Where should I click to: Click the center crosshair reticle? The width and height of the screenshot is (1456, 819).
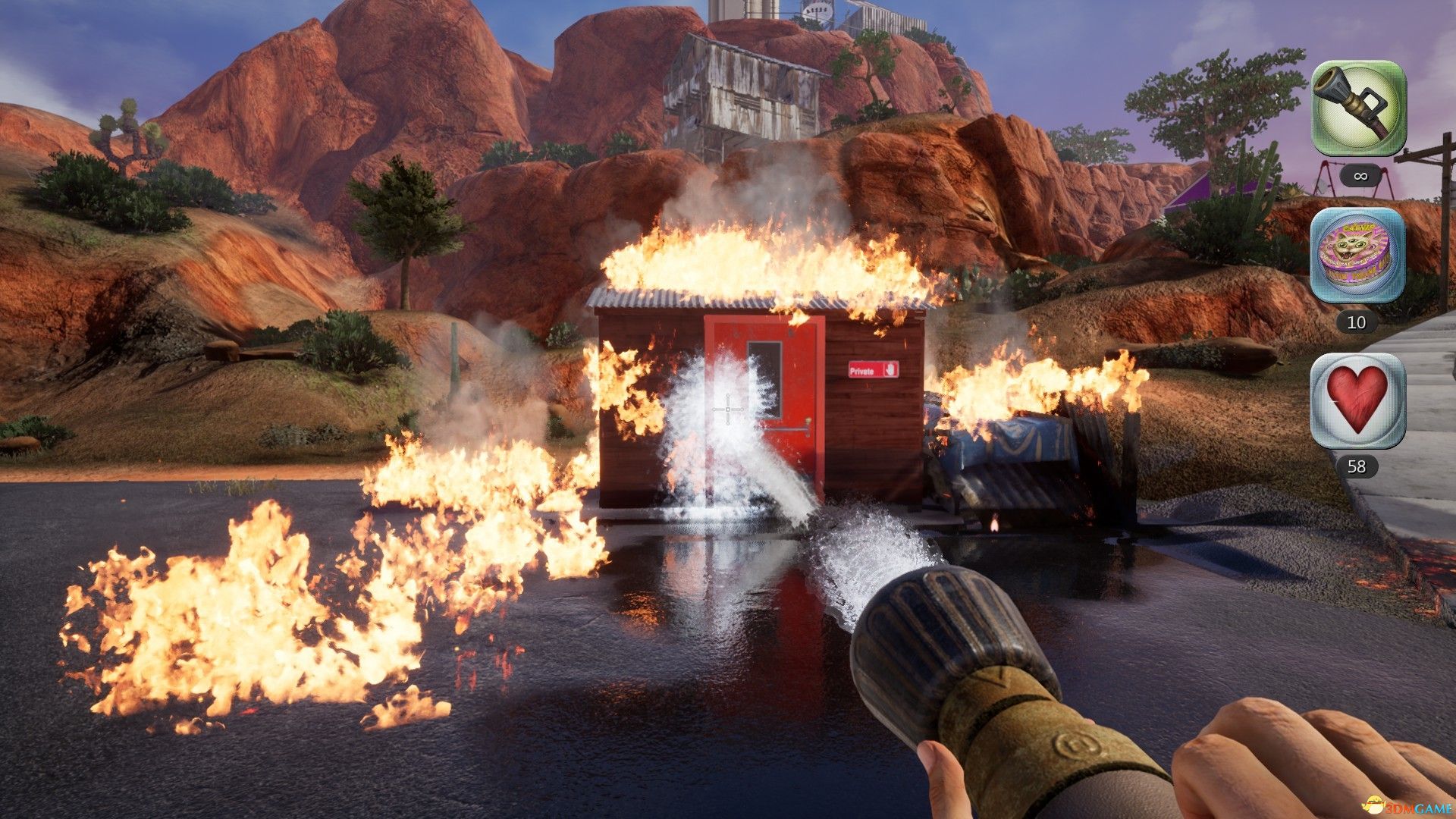[728, 409]
